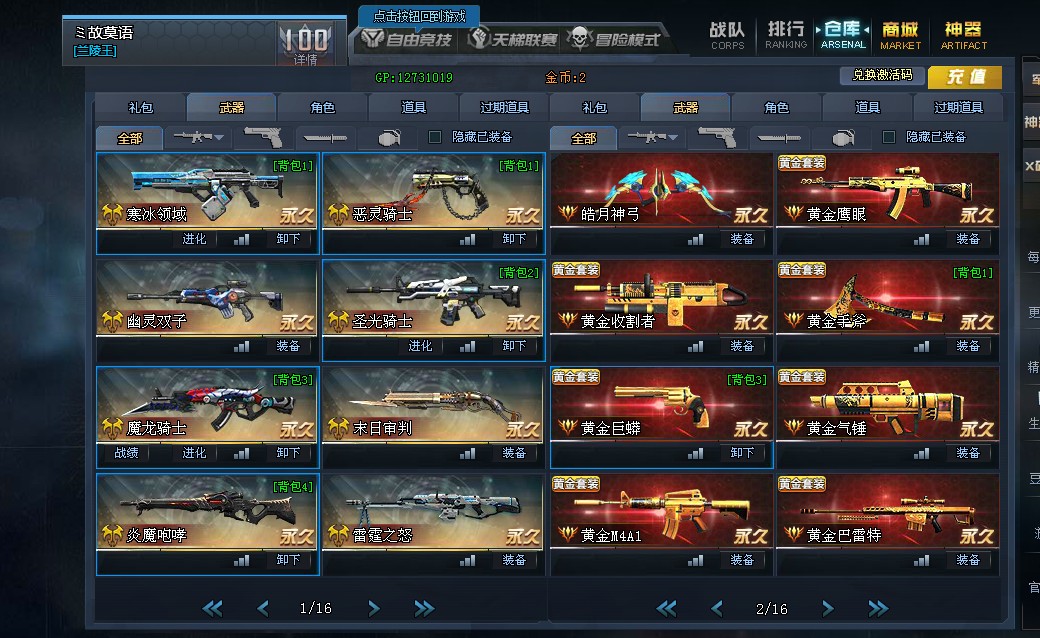Unequip the 恶灵骑士 weapon with 卸下
Screen dimensions: 1040x638
tap(514, 239)
